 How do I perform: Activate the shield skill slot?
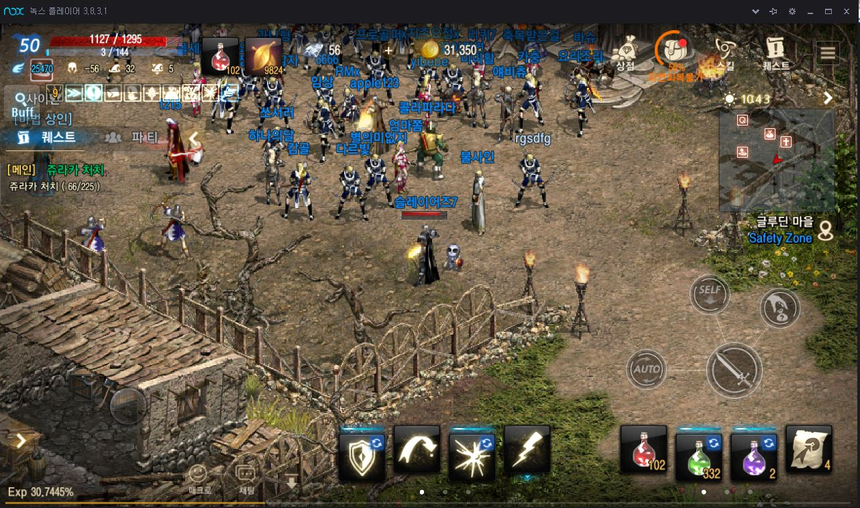362,451
